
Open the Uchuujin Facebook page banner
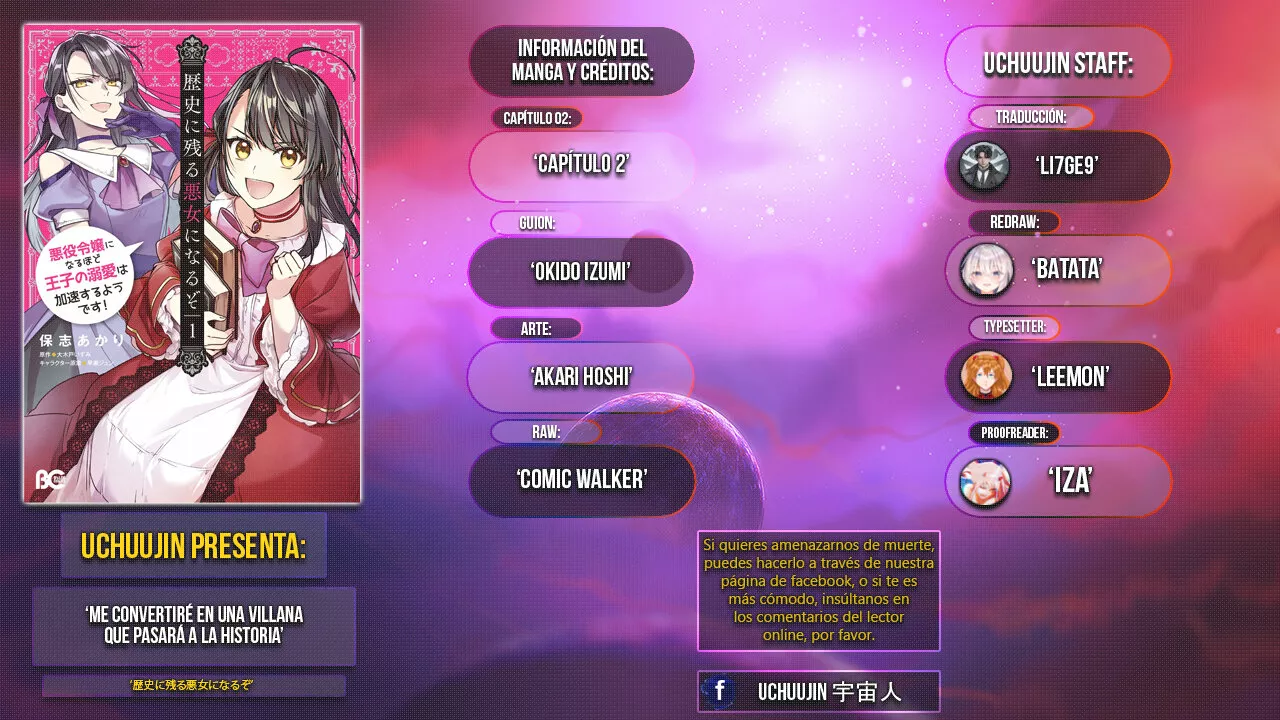(x=818, y=691)
